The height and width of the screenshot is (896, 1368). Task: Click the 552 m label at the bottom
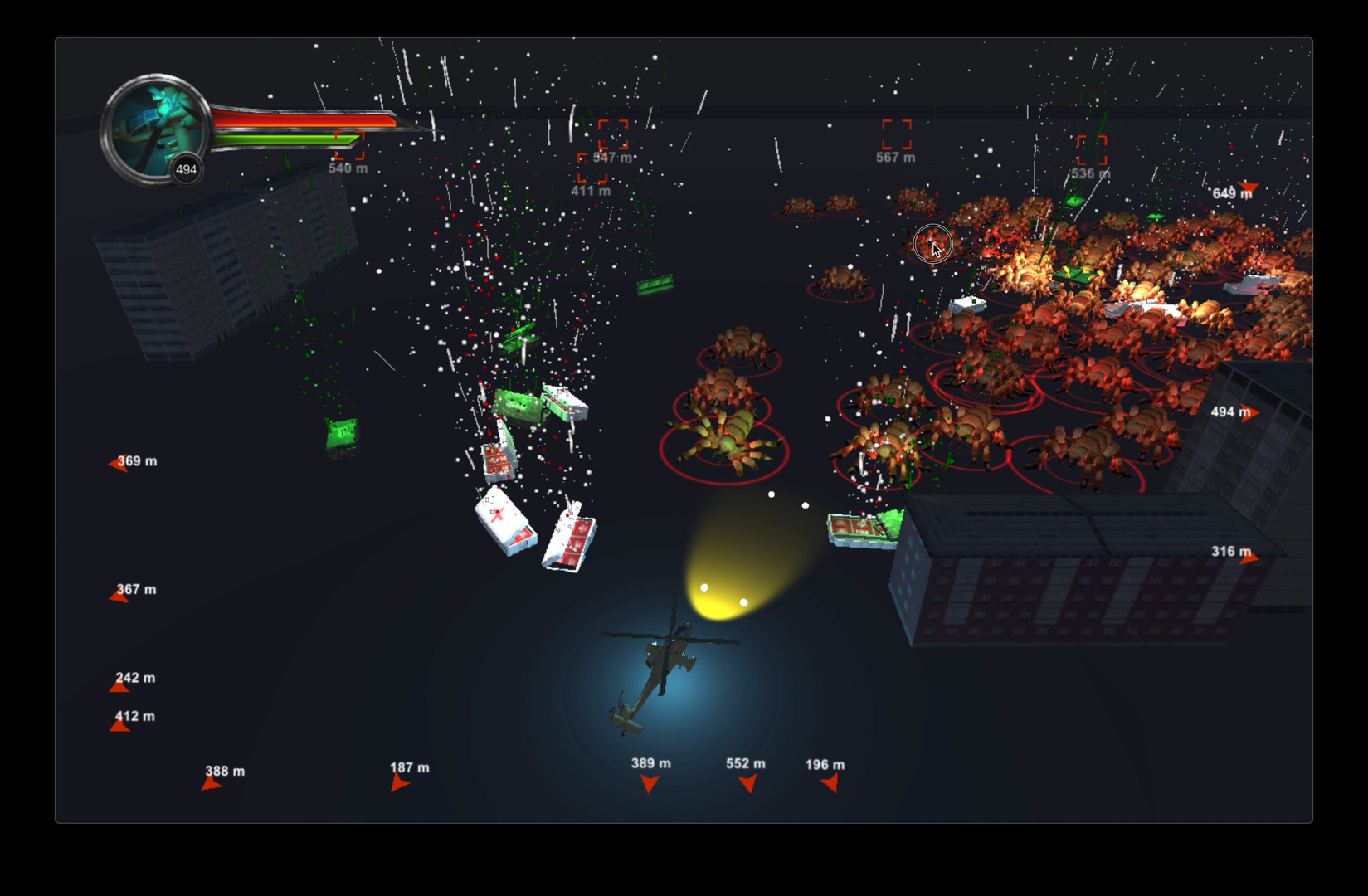746,762
